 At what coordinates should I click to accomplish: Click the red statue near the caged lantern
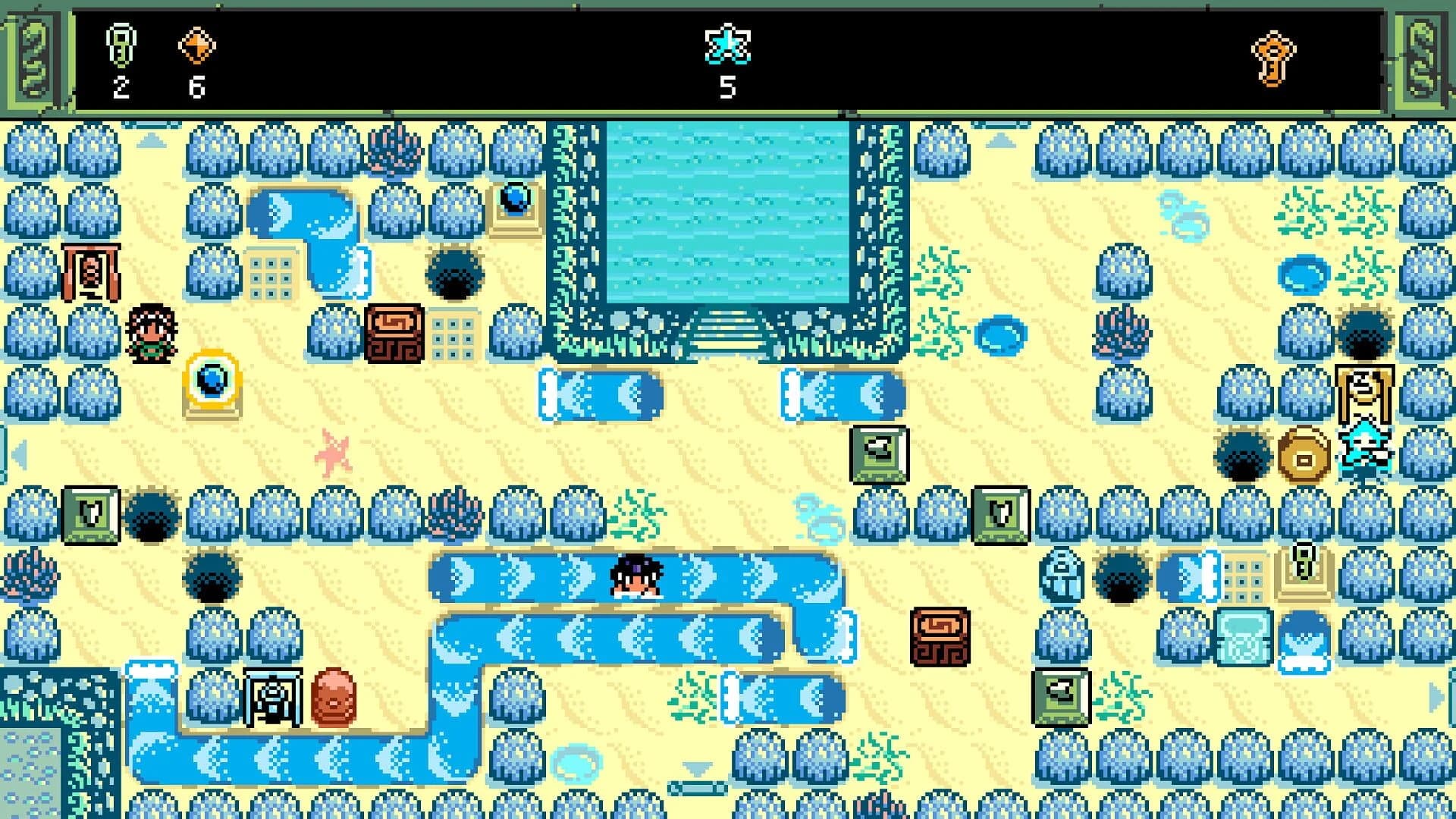[x=334, y=698]
